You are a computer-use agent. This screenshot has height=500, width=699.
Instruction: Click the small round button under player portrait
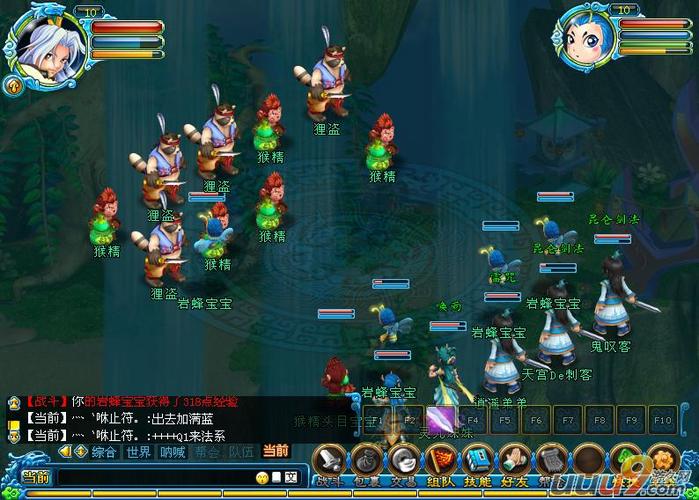(14, 85)
